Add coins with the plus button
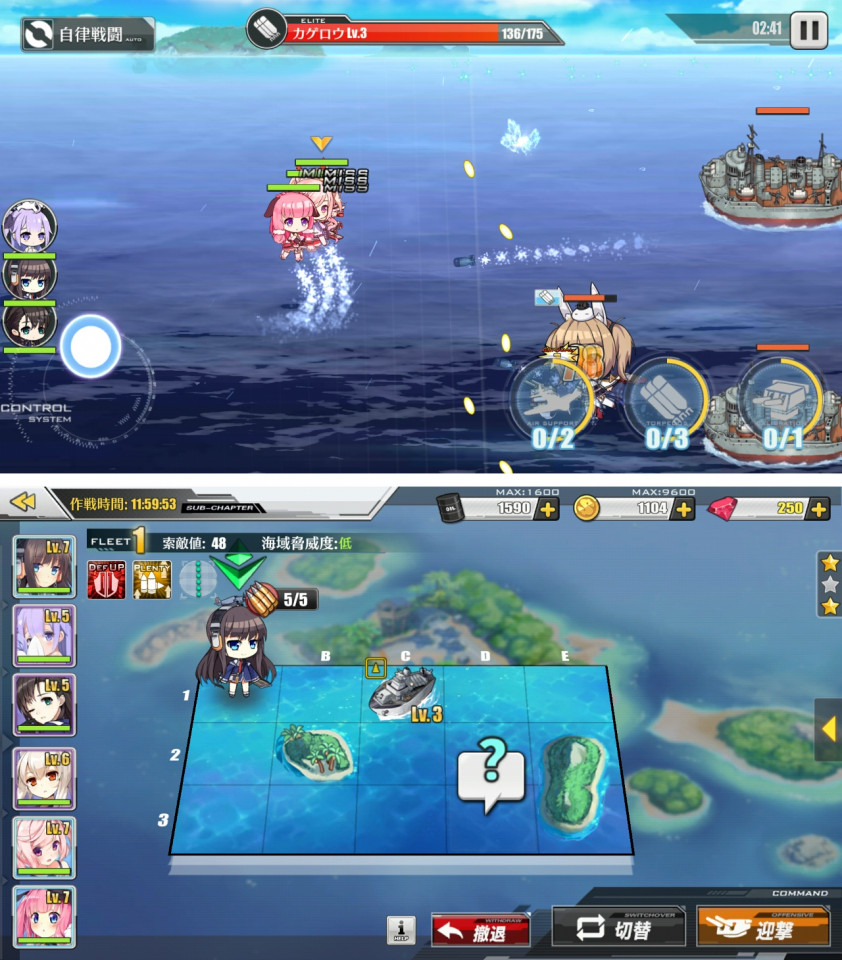The width and height of the screenshot is (842, 960). [x=684, y=509]
